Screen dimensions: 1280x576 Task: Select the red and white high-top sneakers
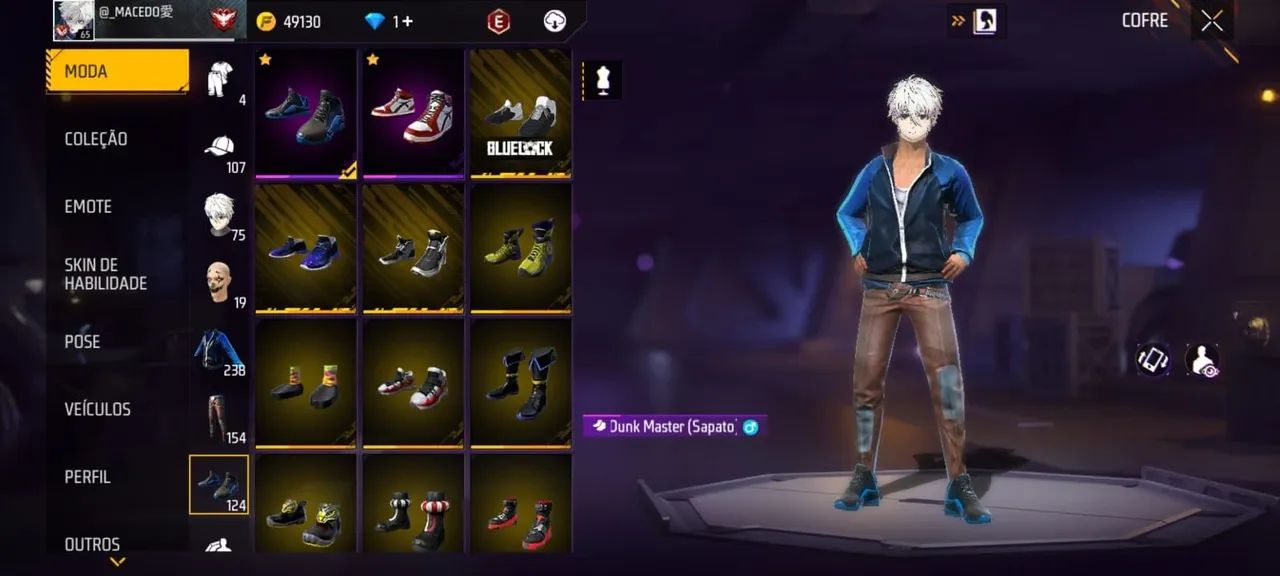pyautogui.click(x=413, y=113)
